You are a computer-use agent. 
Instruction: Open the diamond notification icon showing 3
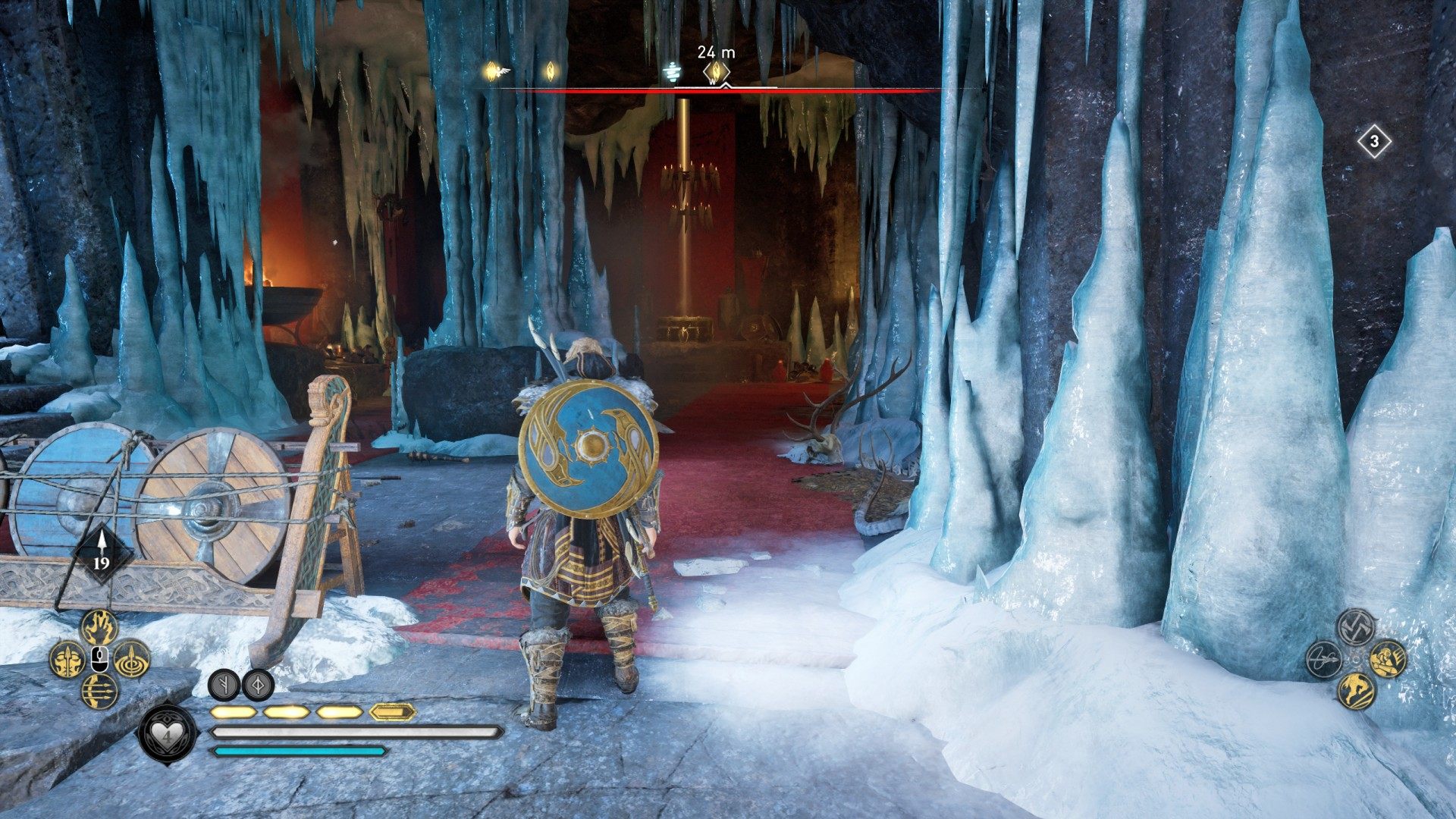click(1374, 142)
